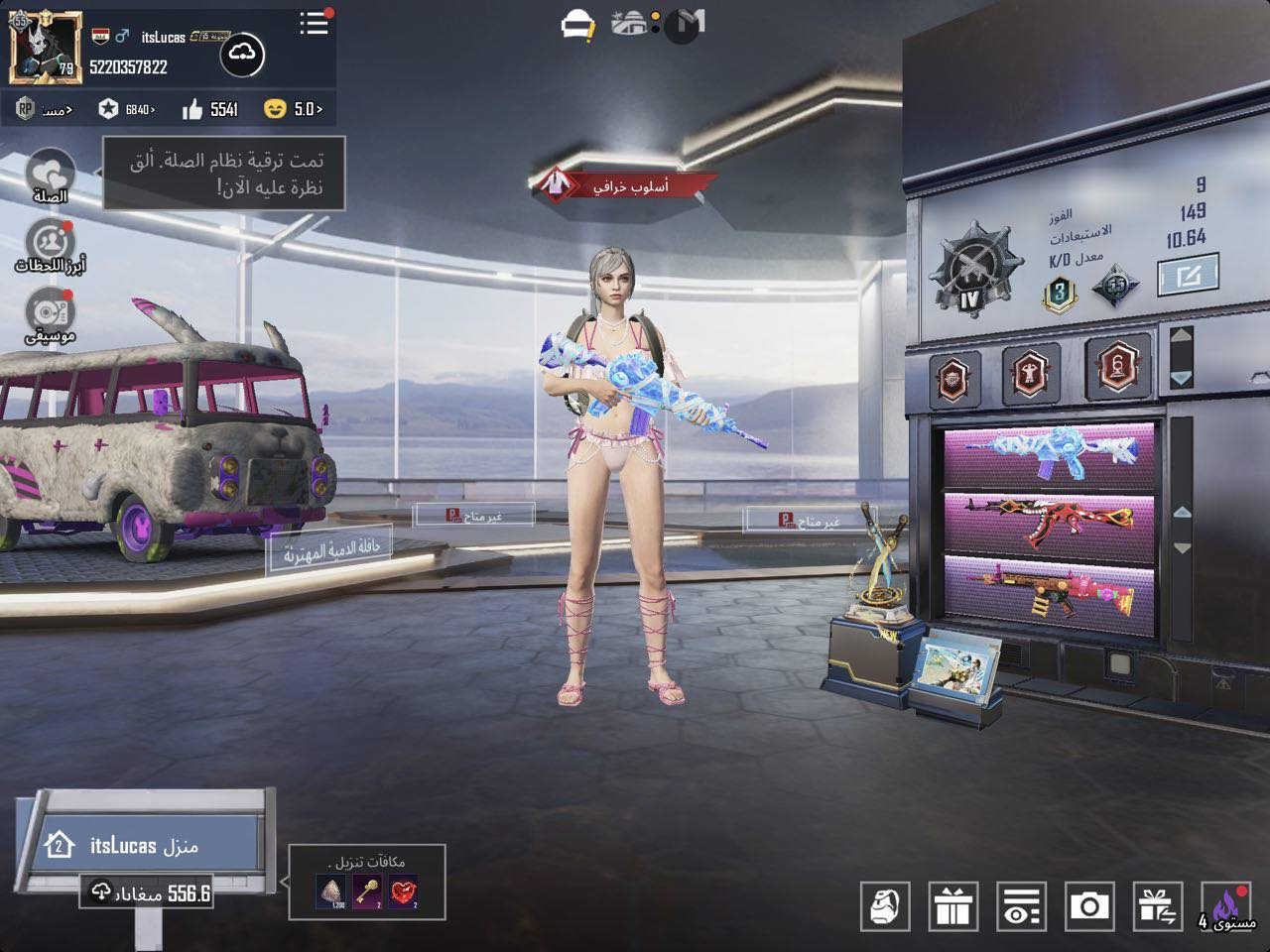Screen dimensions: 1270x952
Task: Open the camera photo mode button
Action: pyautogui.click(x=1089, y=905)
